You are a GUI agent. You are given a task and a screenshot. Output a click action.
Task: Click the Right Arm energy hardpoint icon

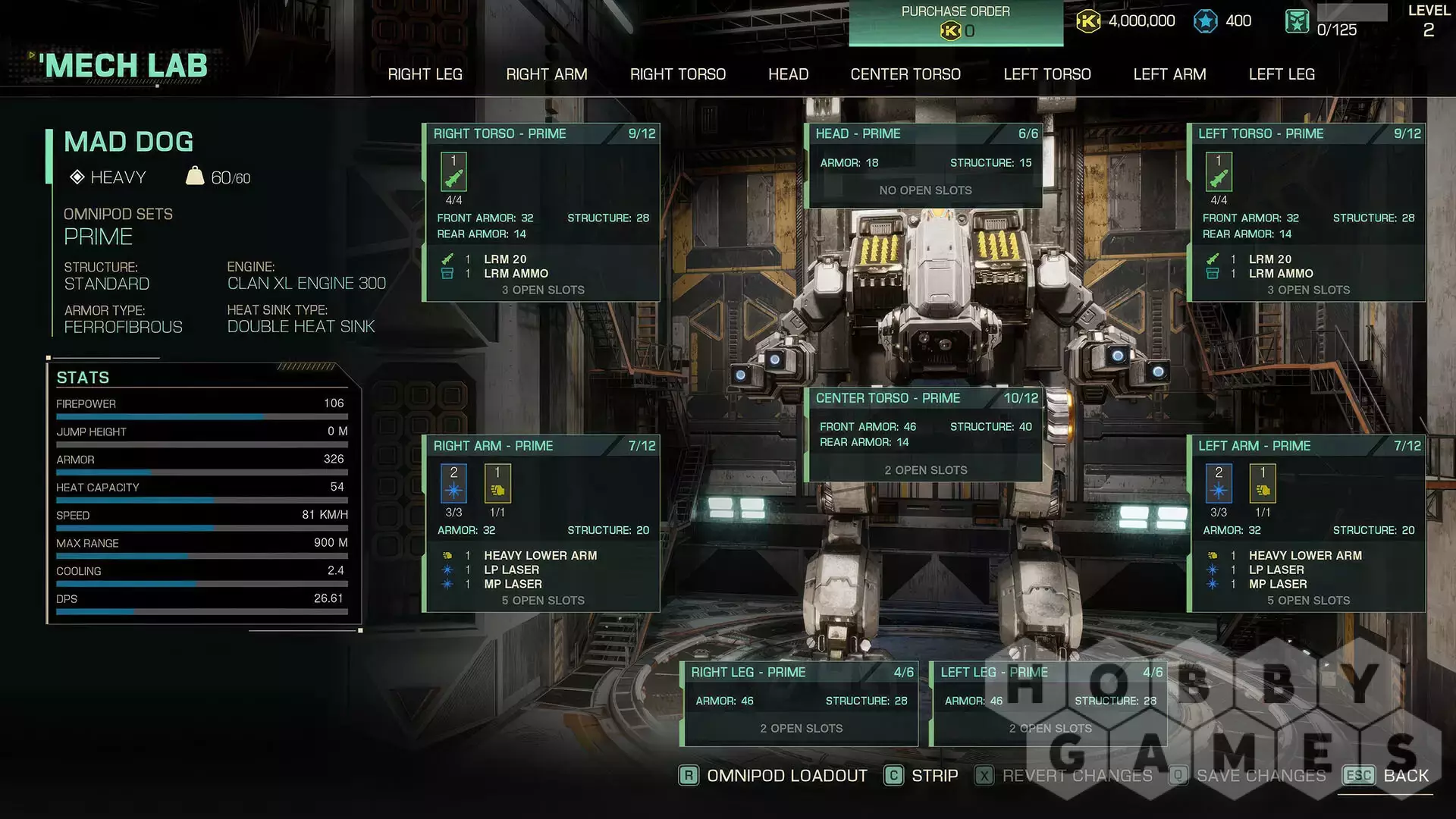click(453, 485)
